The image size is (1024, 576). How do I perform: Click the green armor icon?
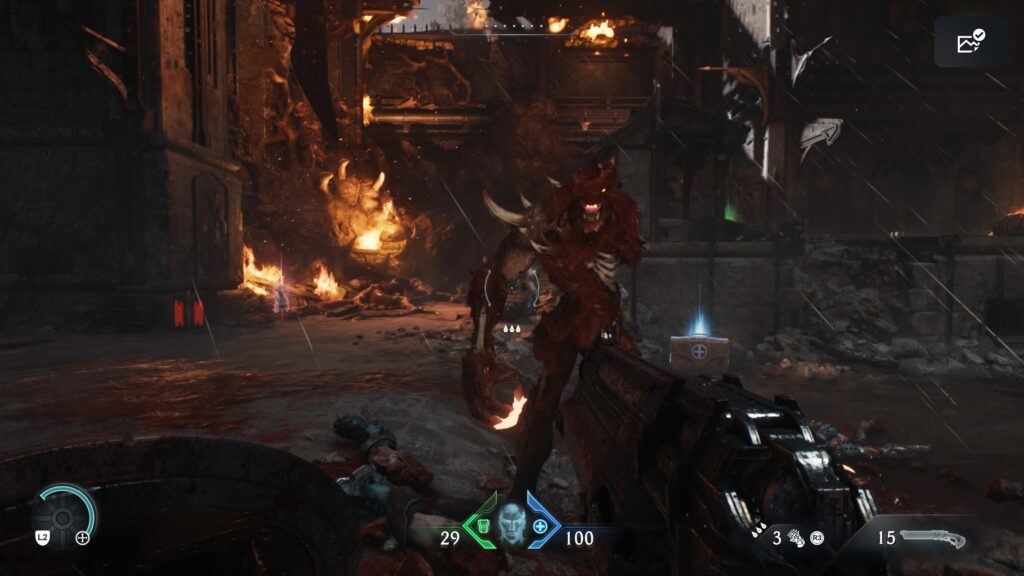[483, 527]
